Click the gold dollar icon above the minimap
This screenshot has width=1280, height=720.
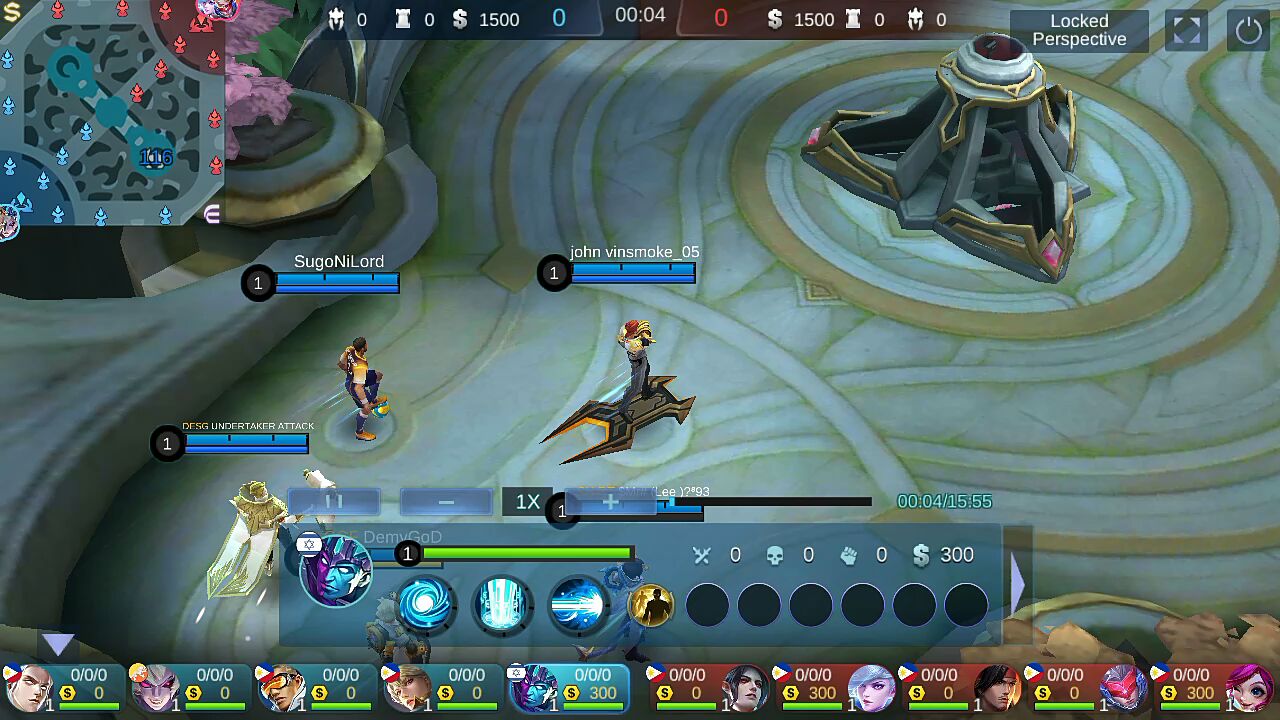[12, 12]
